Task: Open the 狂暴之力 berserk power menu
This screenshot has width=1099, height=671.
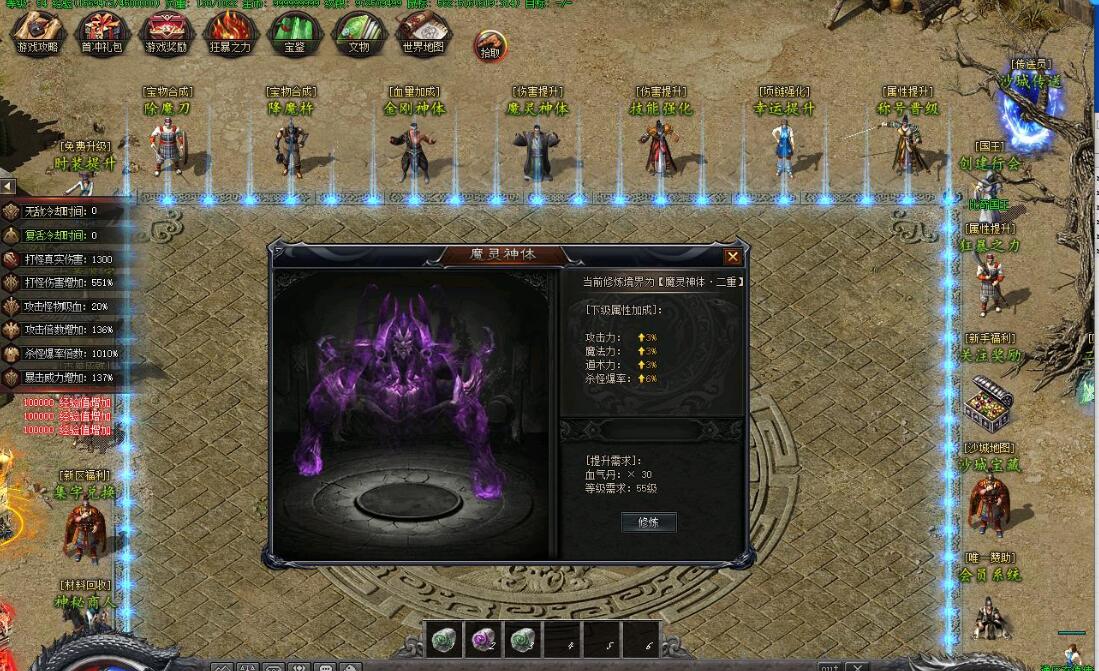Action: pos(231,33)
